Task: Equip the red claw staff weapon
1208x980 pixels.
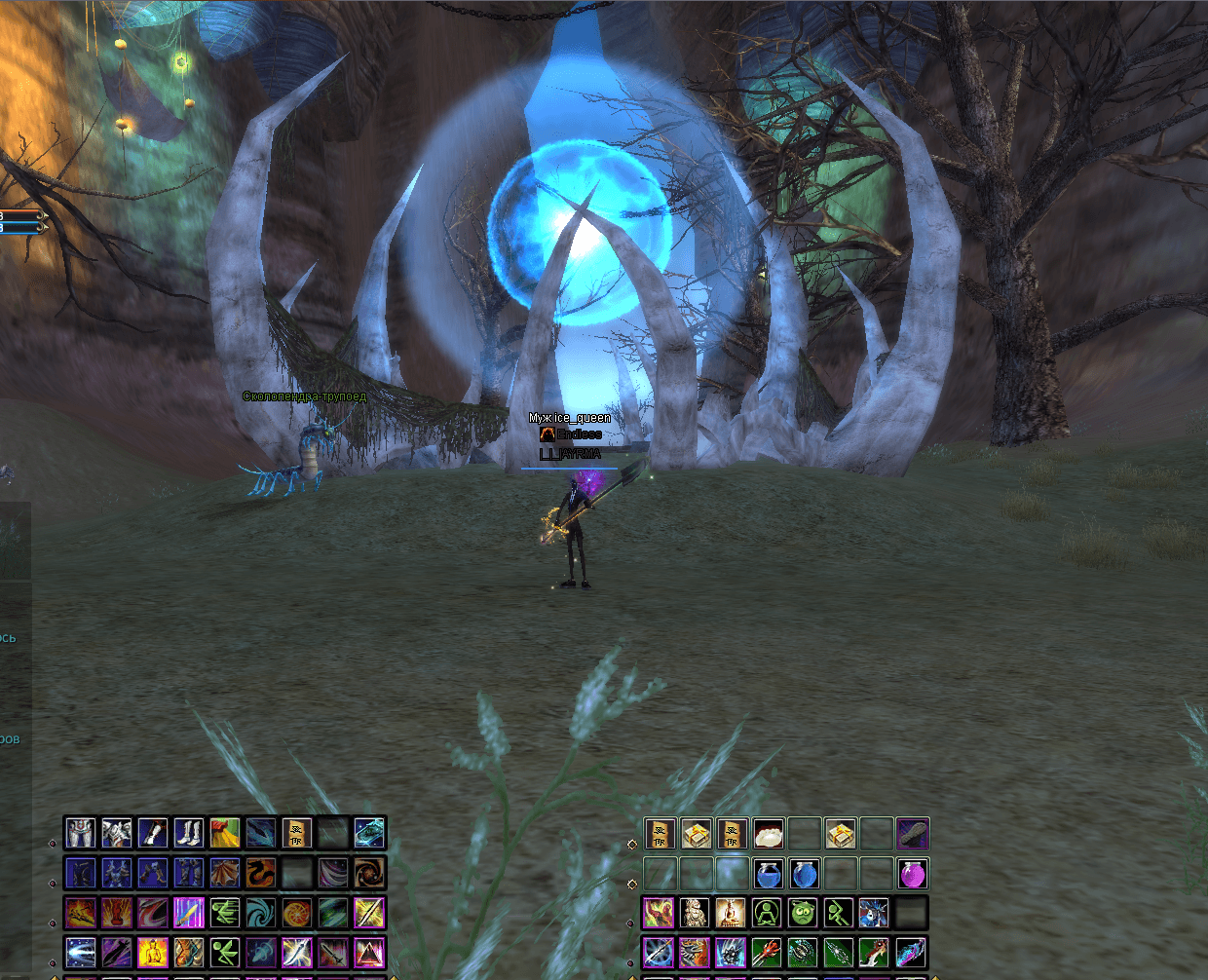Action: tap(769, 952)
